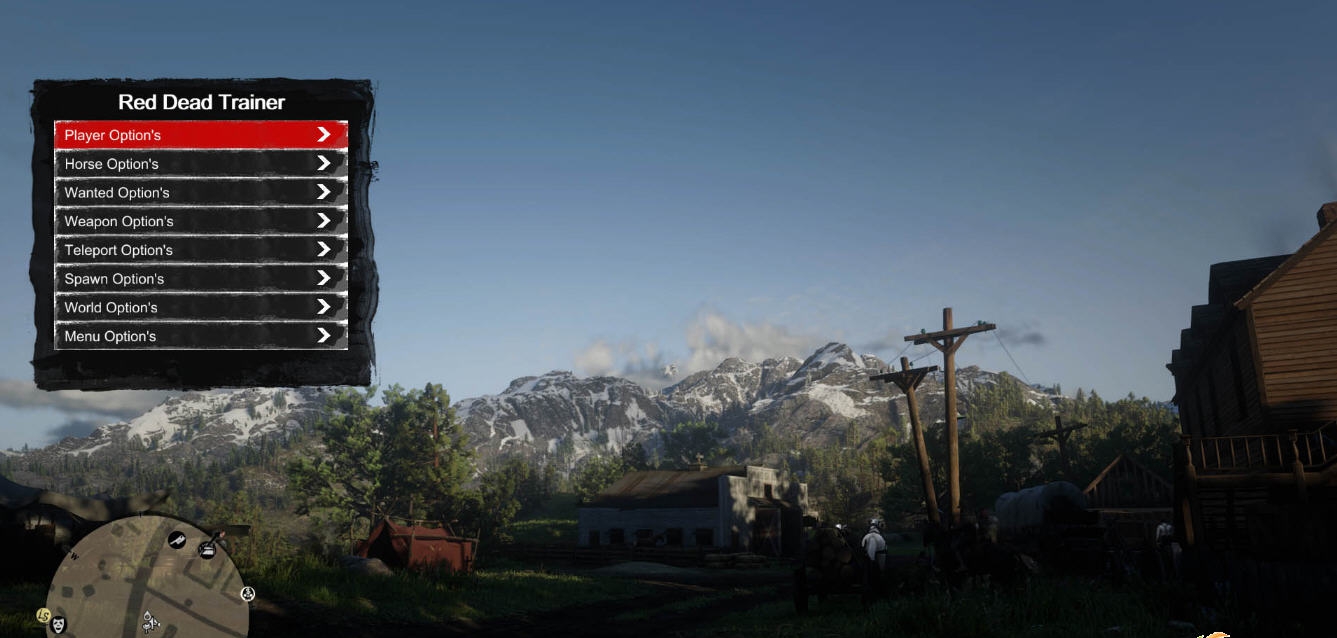The width and height of the screenshot is (1337, 638).
Task: Open Wanted Option's in the trainer
Action: click(200, 193)
